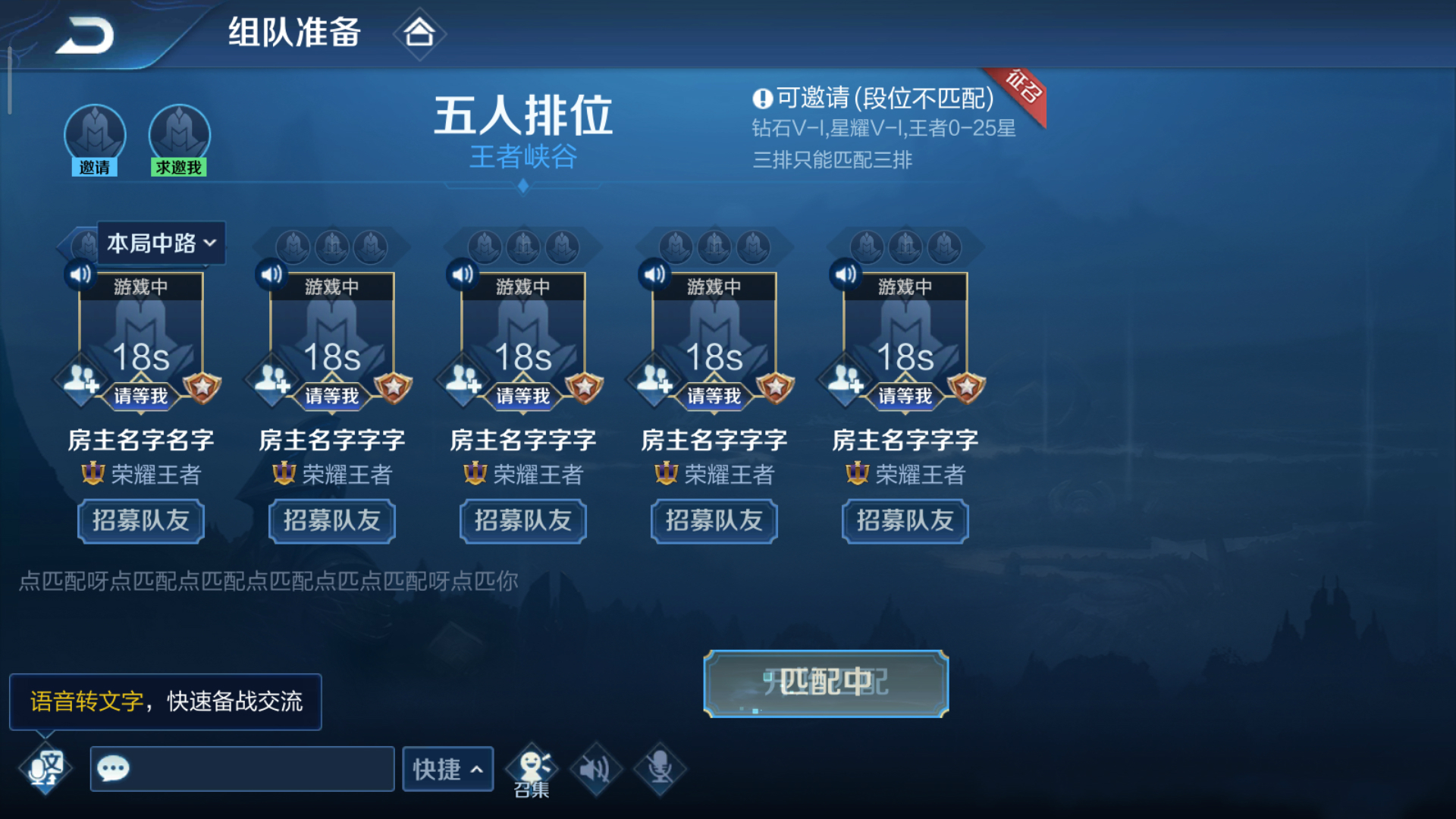The width and height of the screenshot is (1456, 819).
Task: Open the voice-to-text microphone icon
Action: 44,768
